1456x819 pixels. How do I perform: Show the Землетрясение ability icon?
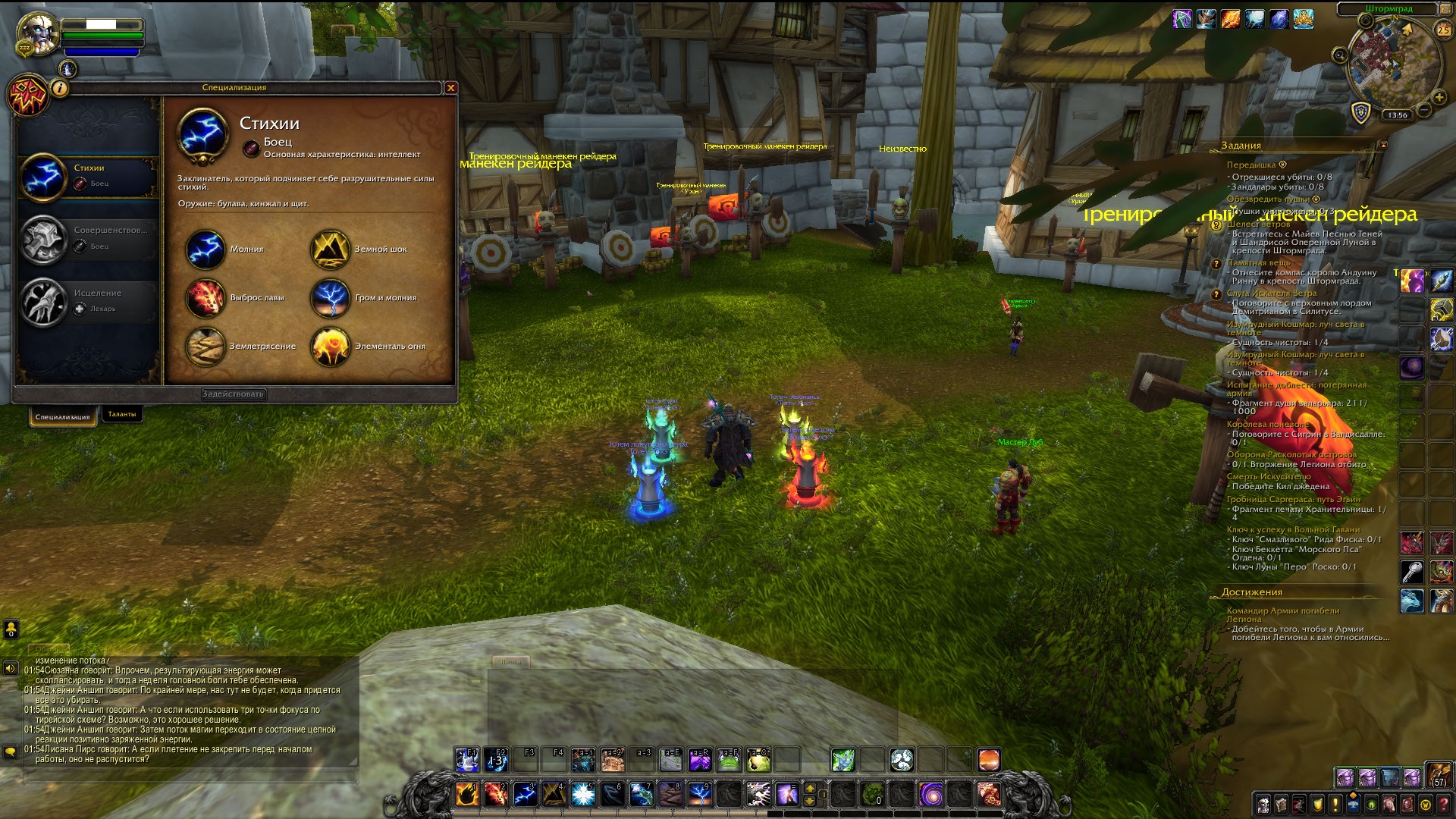[205, 347]
